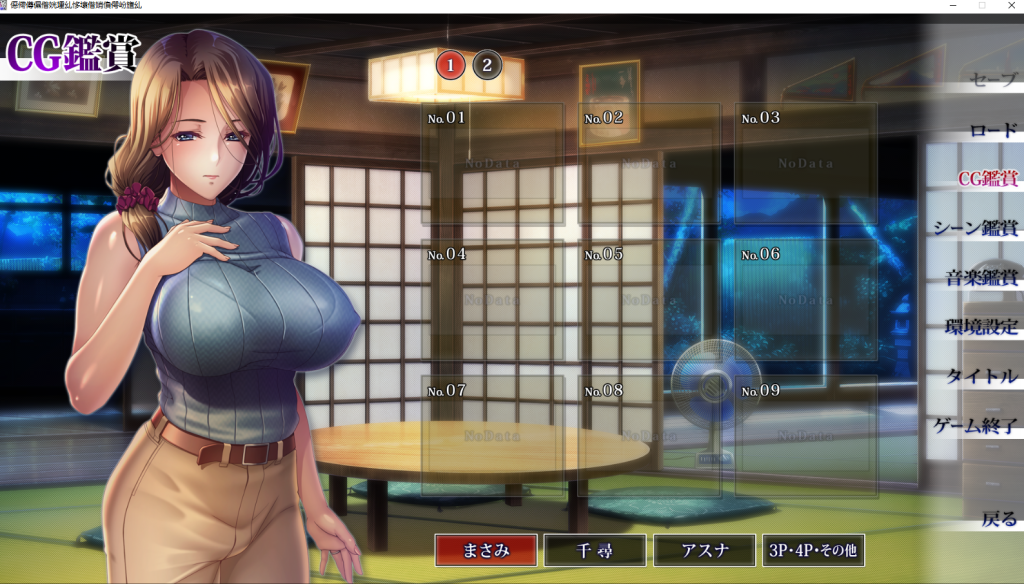Click the 戻る back button
Viewport: 1024px width, 584px height.
click(x=998, y=519)
